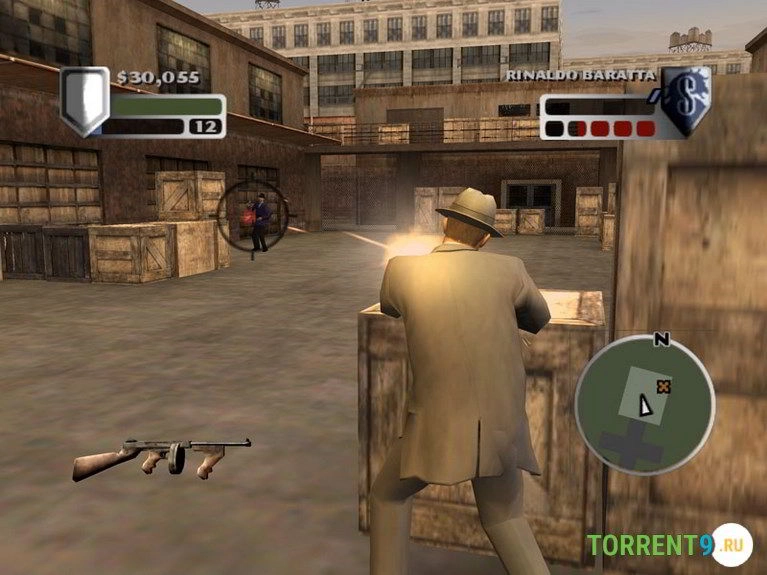Viewport: 767px width, 575px height.
Task: Click the circular minimap
Action: click(x=644, y=405)
